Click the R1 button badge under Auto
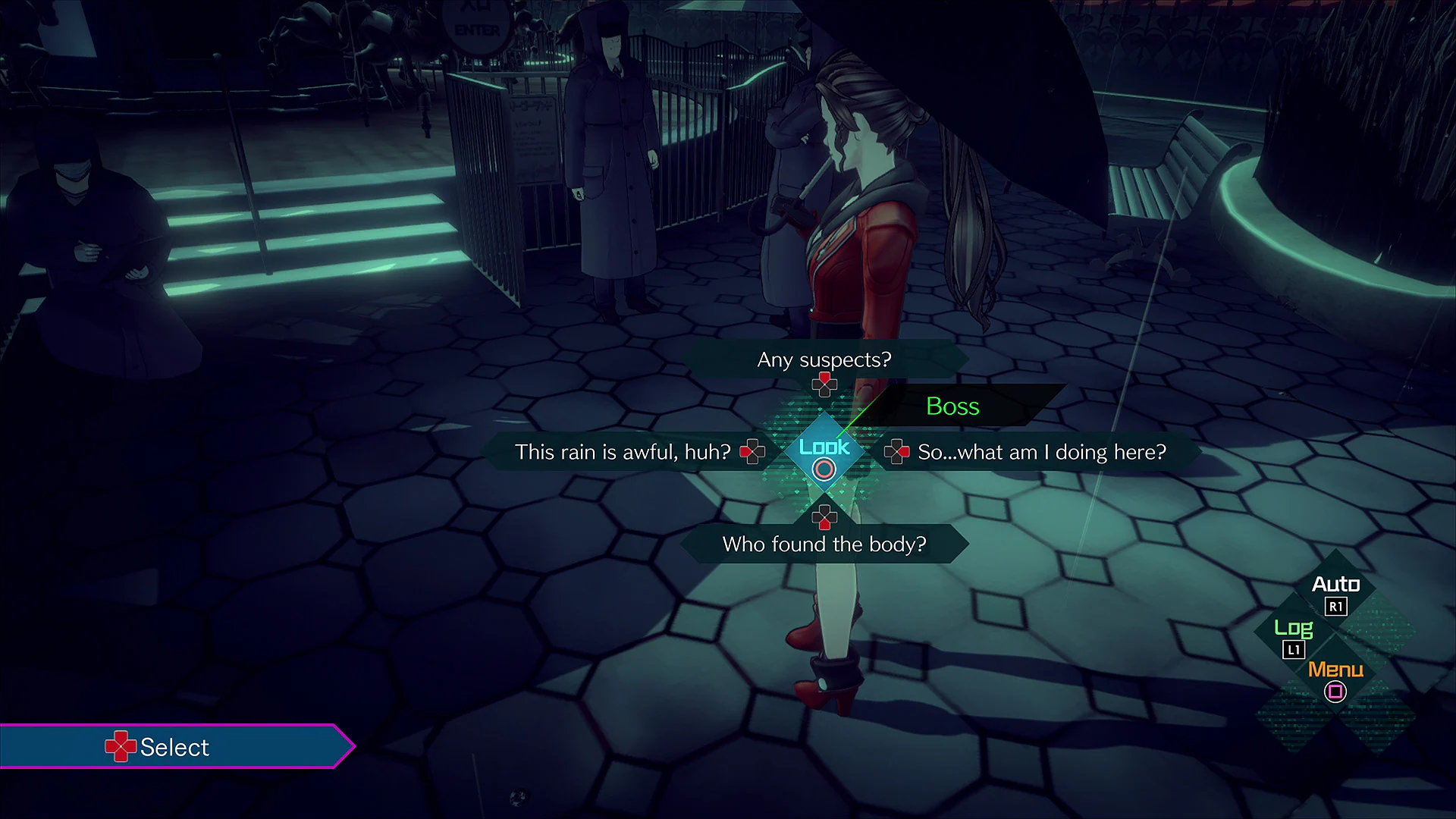The width and height of the screenshot is (1456, 819). [x=1338, y=606]
